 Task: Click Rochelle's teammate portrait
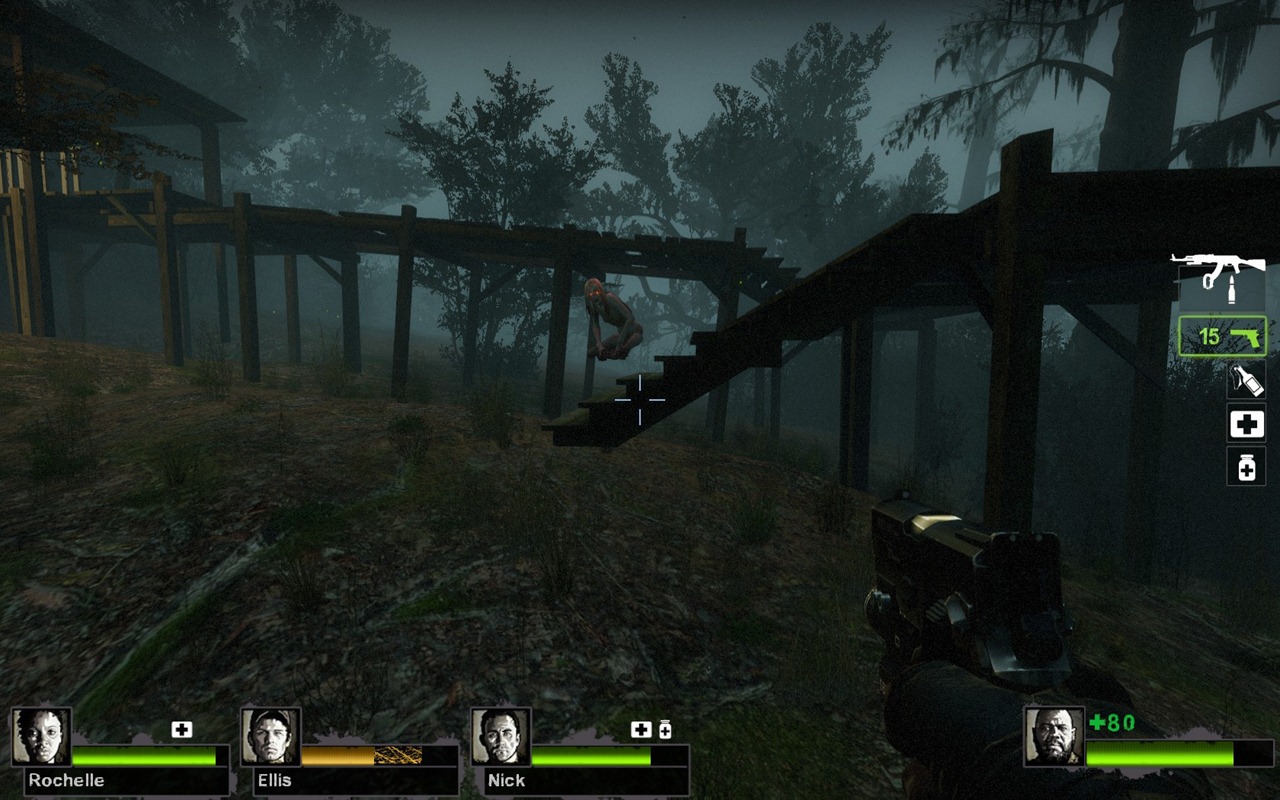click(x=41, y=737)
